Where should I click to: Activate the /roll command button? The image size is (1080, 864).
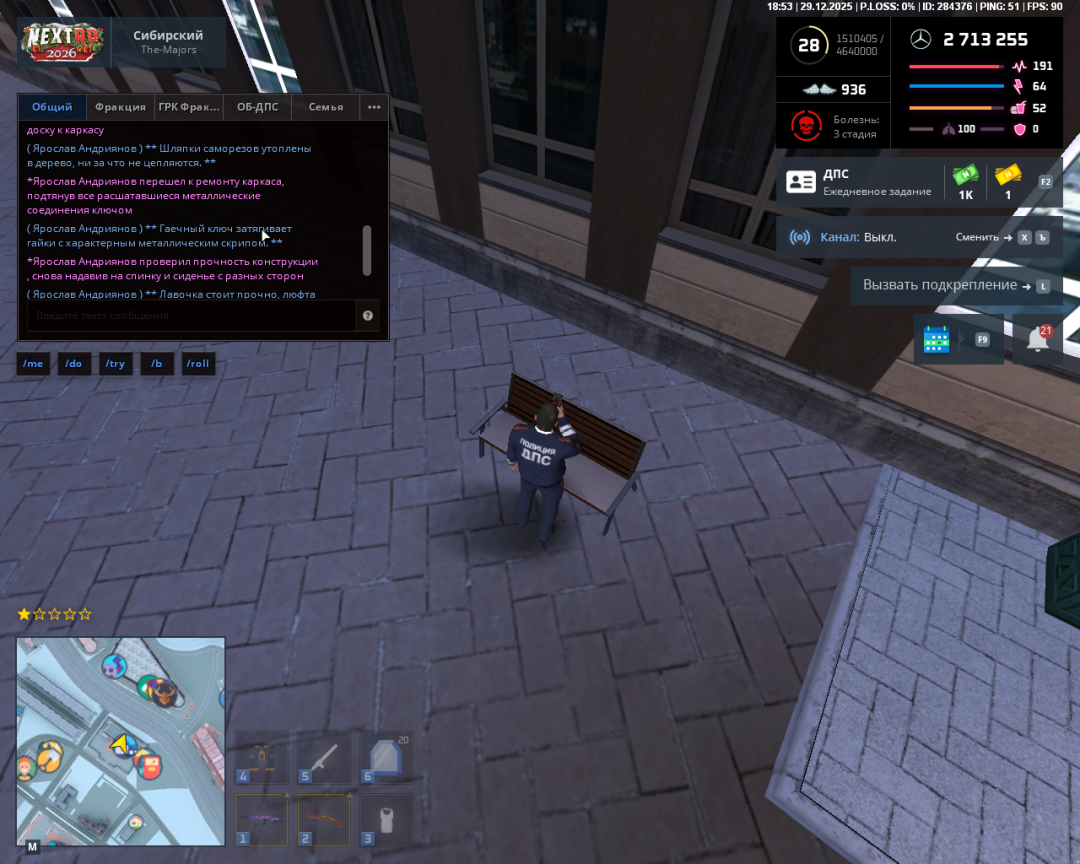(198, 363)
